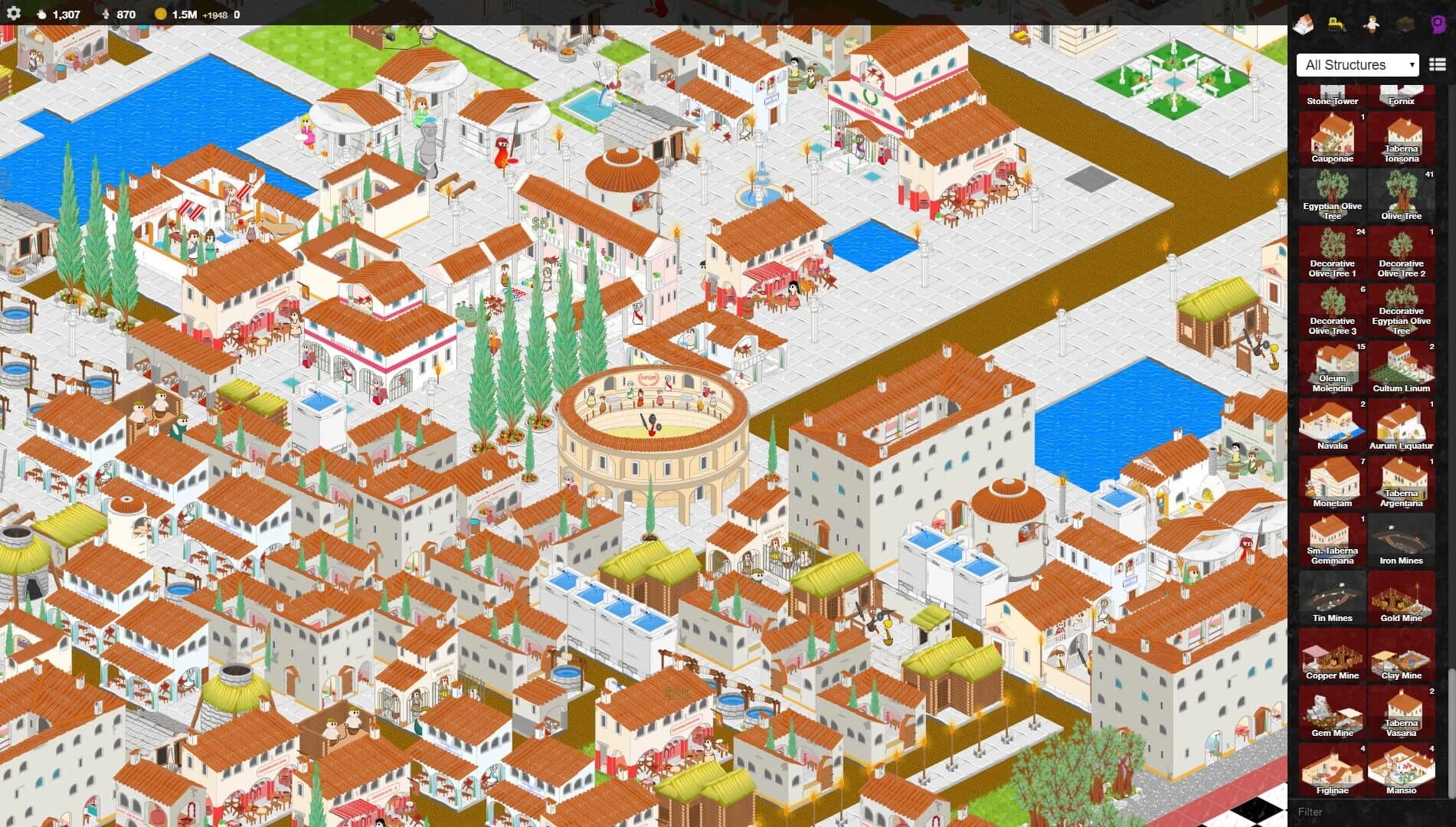
Task: Open the citizens panel icon
Action: (1371, 23)
